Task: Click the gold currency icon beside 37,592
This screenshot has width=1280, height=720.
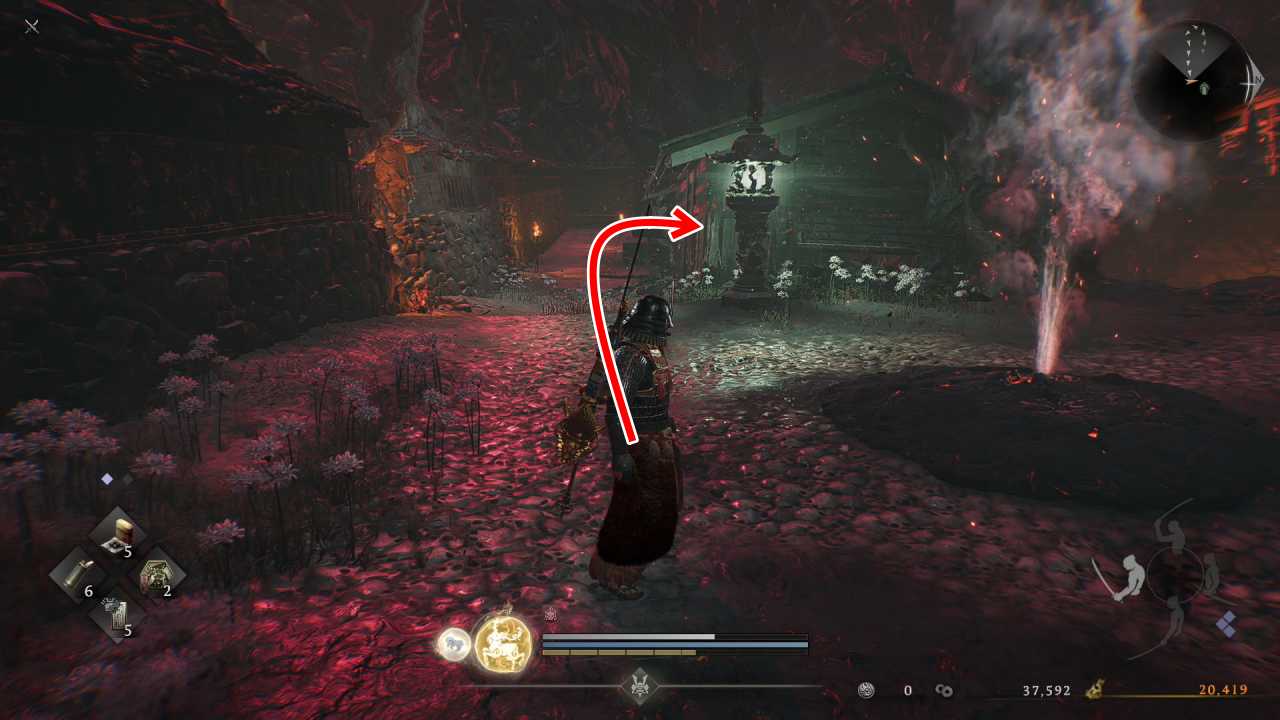Action: coord(1096,690)
